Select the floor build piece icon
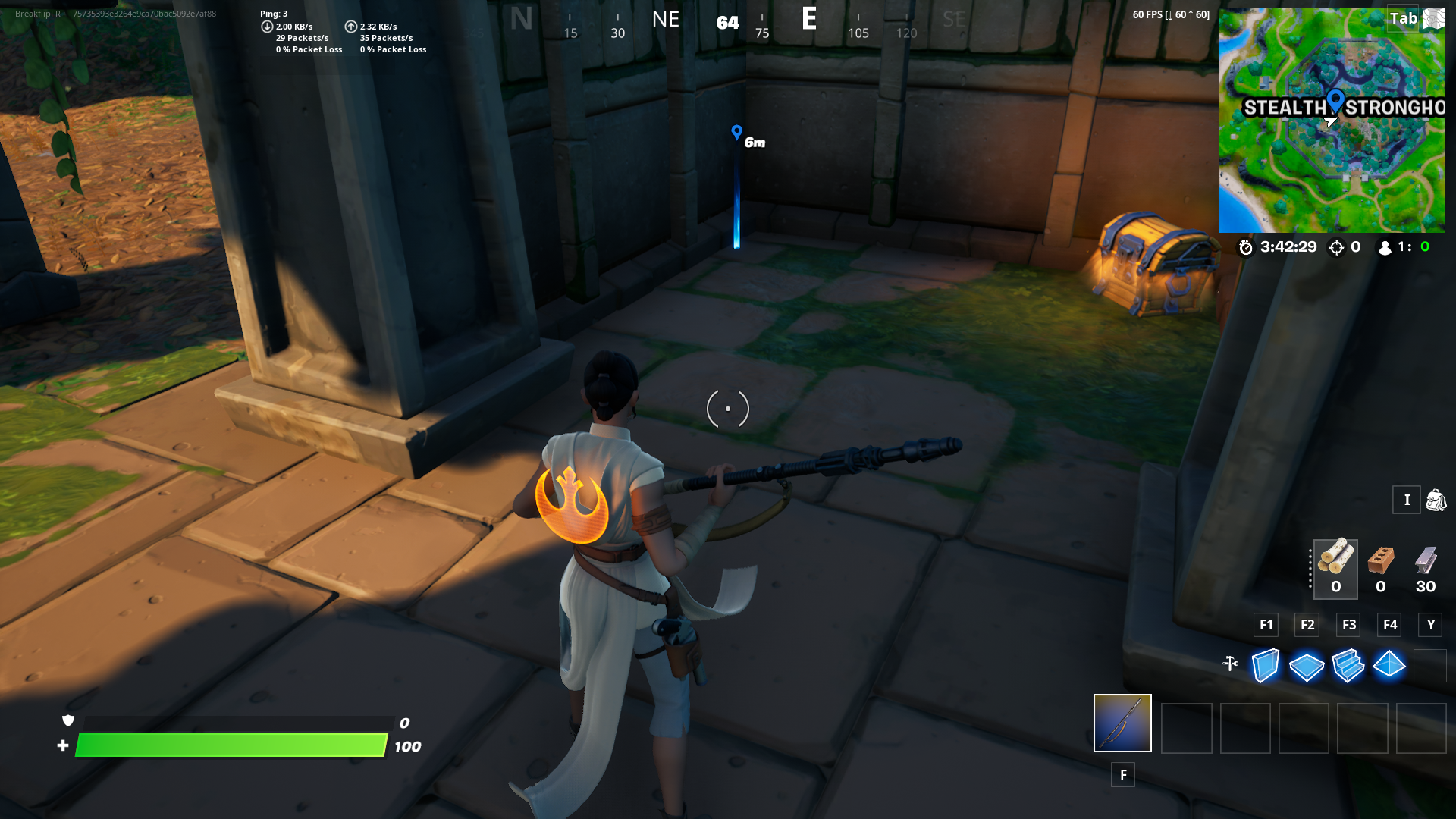1456x819 pixels. point(1307,666)
